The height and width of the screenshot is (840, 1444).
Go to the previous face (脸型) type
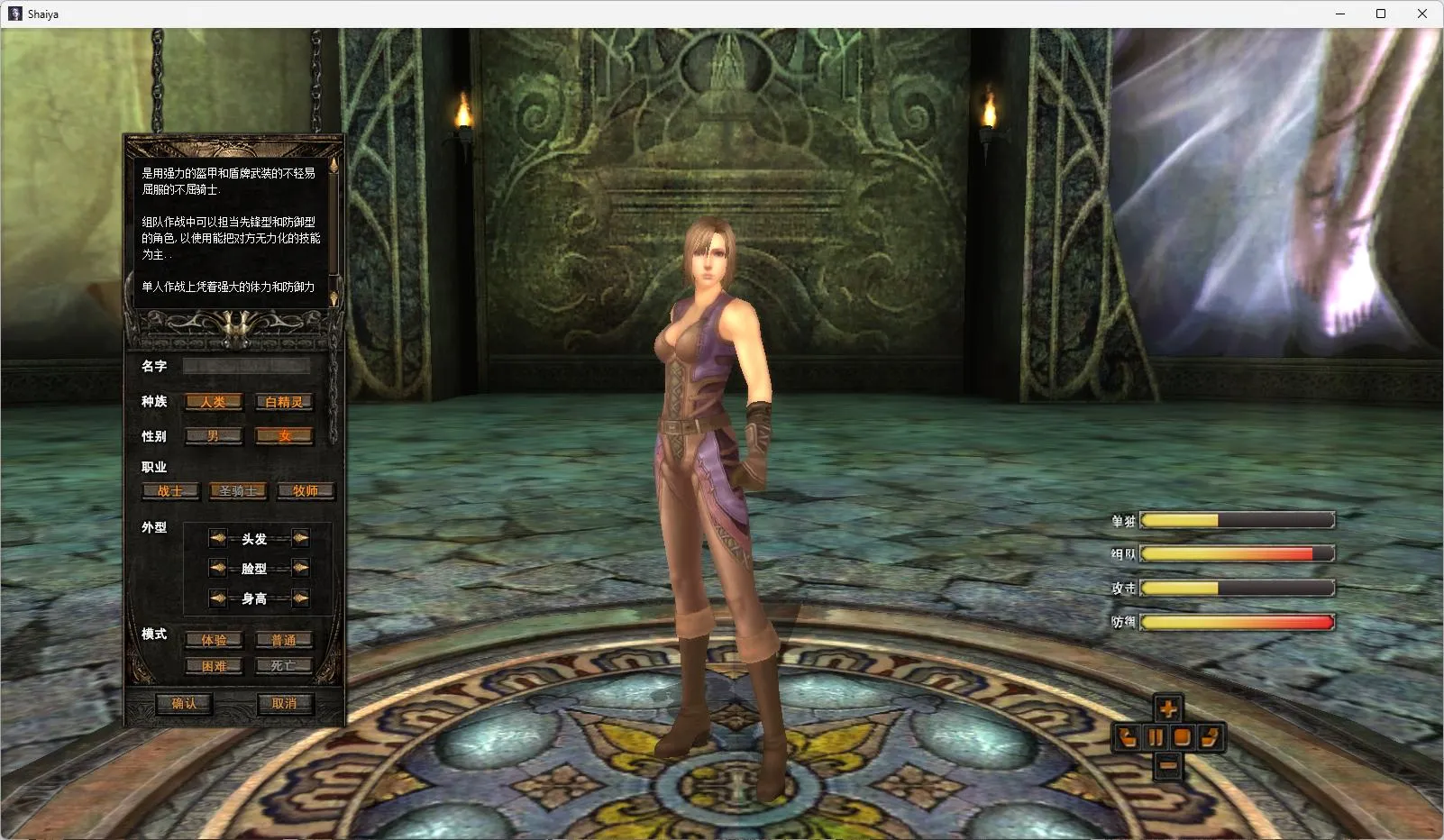click(x=217, y=568)
